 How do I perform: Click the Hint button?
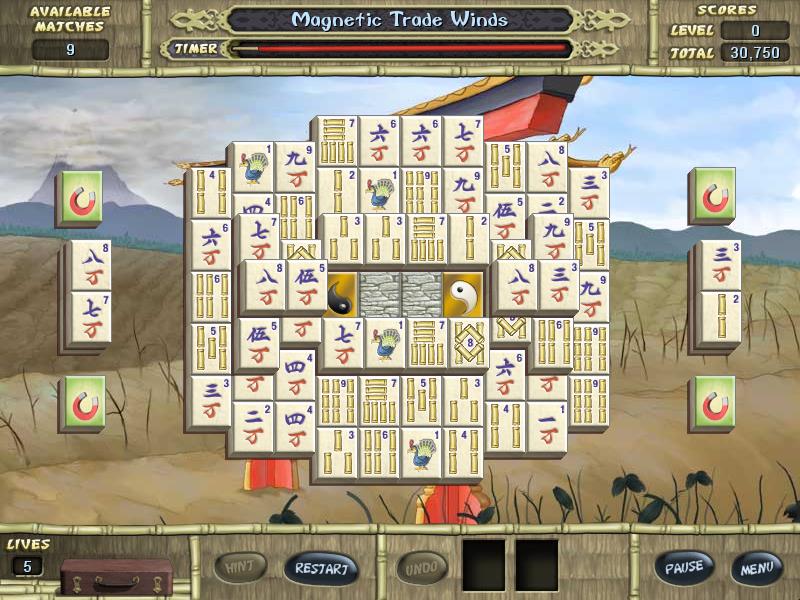pyautogui.click(x=241, y=568)
